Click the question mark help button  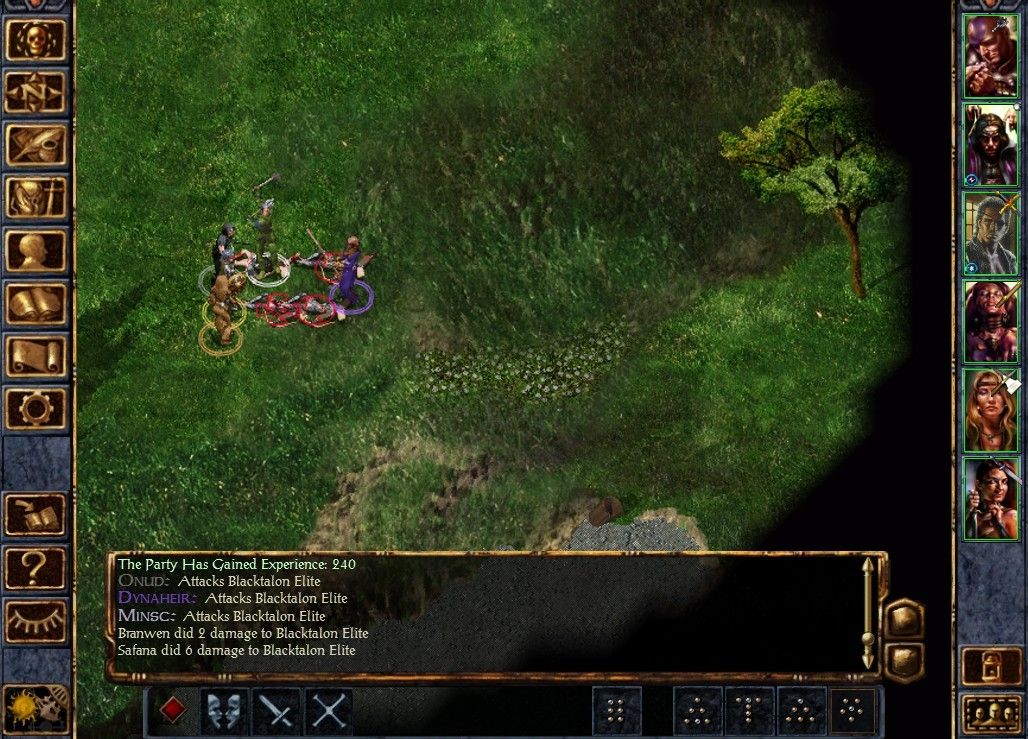37,568
